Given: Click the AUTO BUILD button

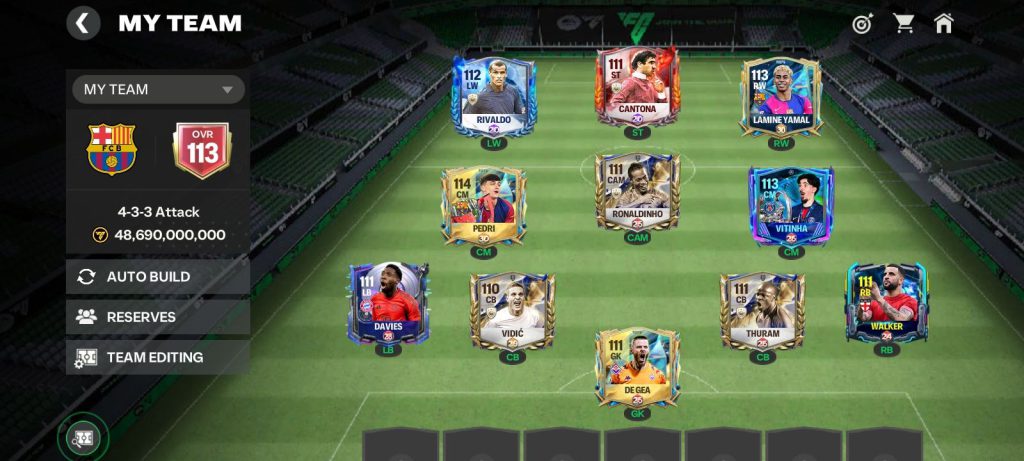Looking at the screenshot, I should coord(158,277).
